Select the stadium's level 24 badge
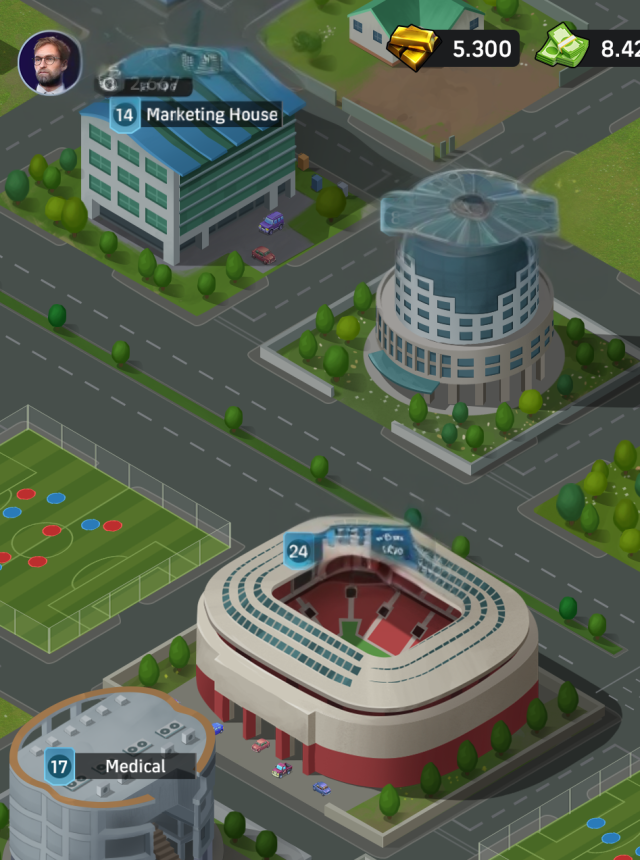 [298, 551]
